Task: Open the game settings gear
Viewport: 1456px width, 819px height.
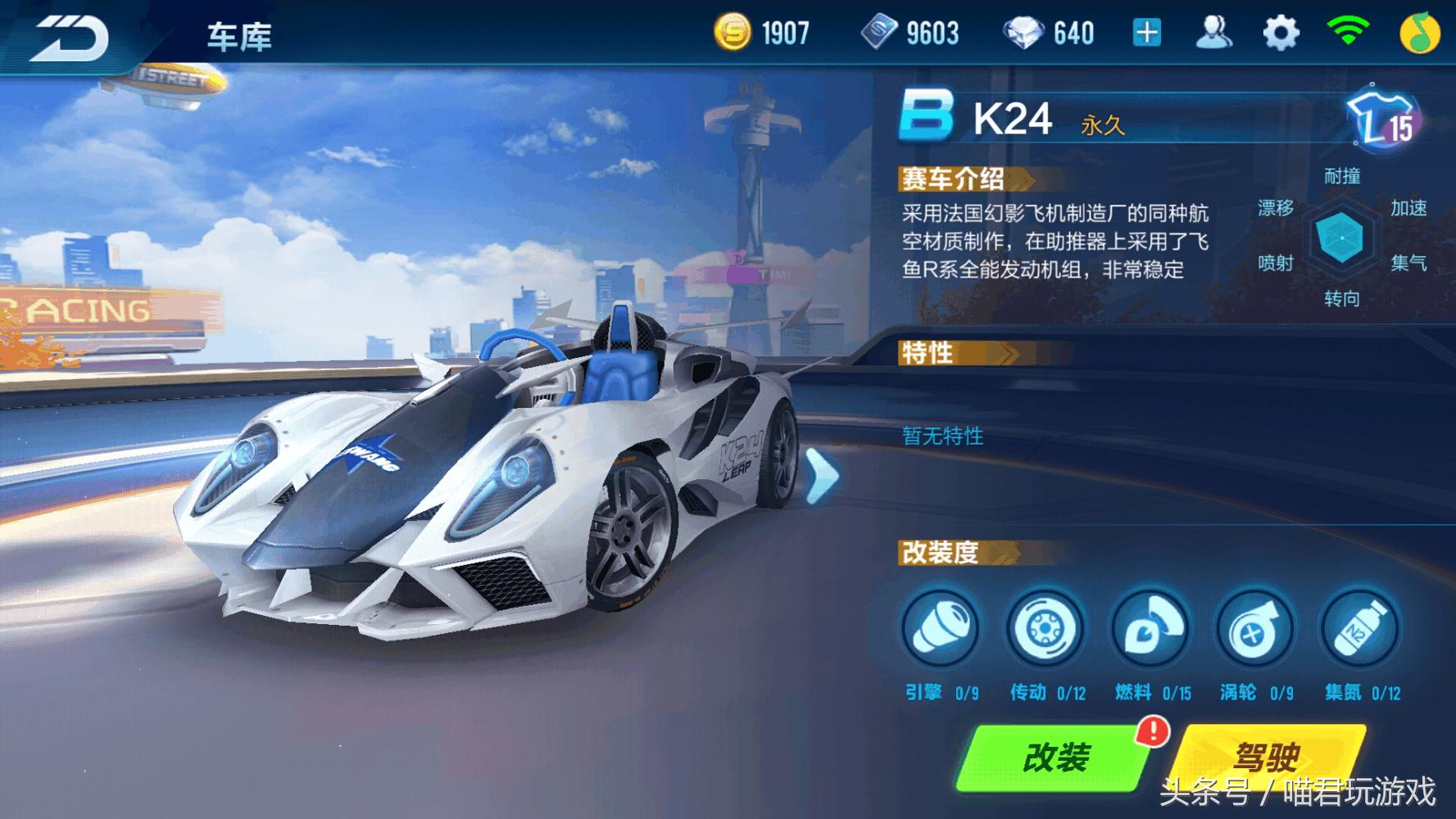Action: click(1283, 31)
